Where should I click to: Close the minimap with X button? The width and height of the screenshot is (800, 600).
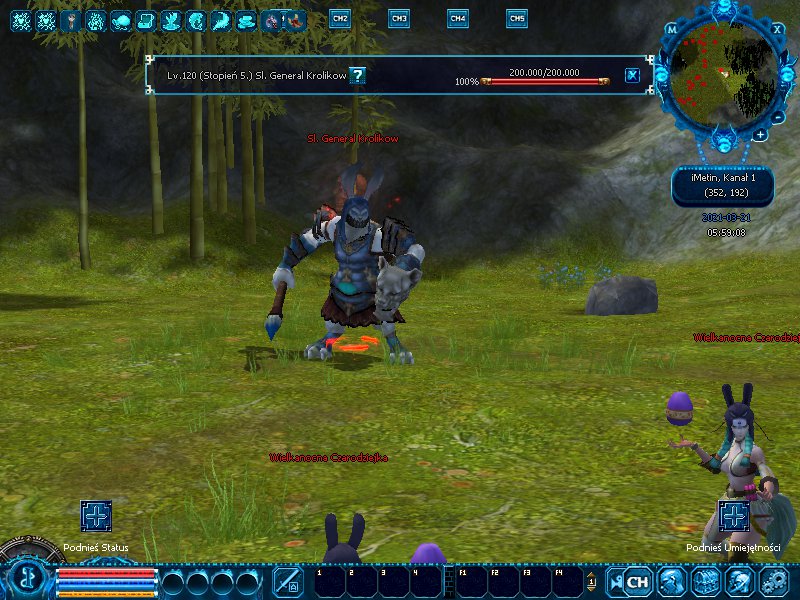coord(778,29)
